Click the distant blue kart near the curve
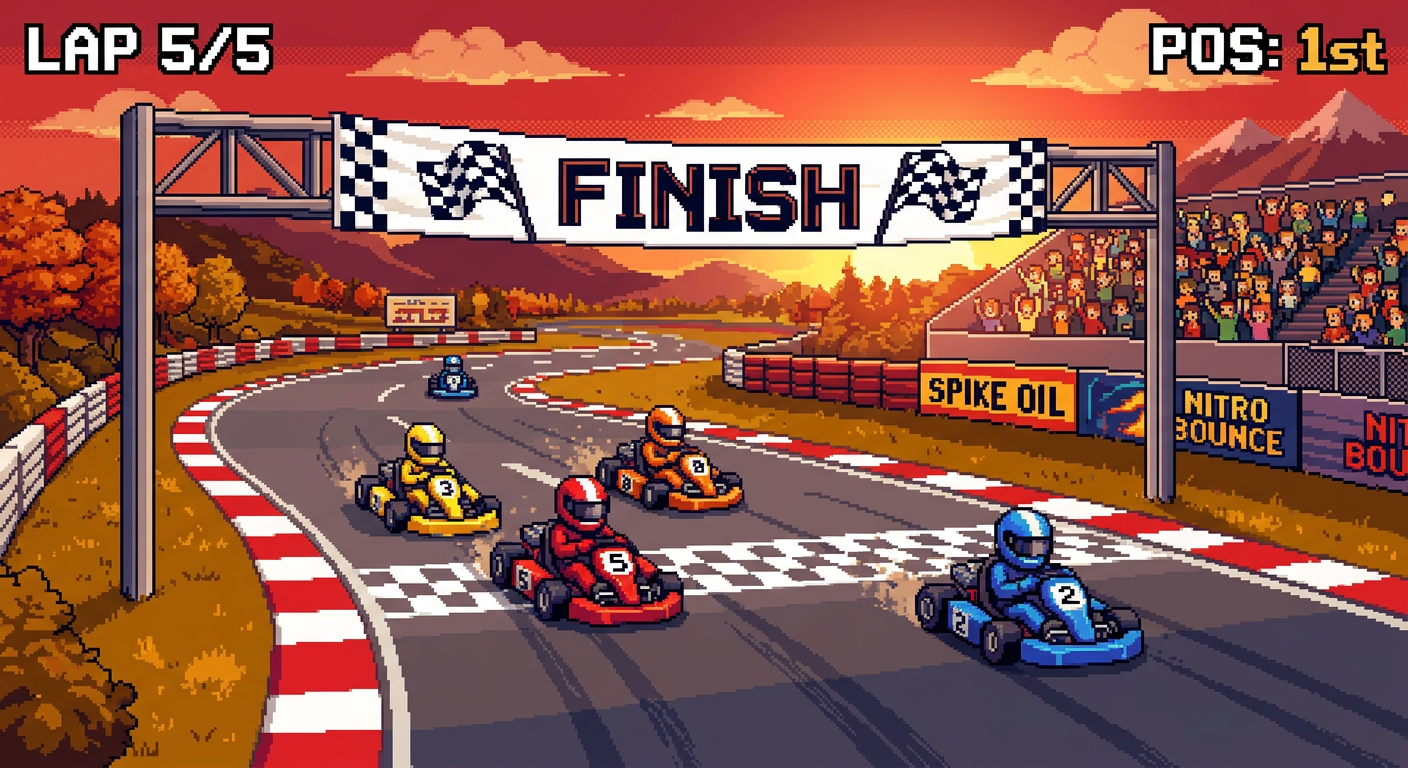Screen dimensions: 1408x768 pos(450,380)
